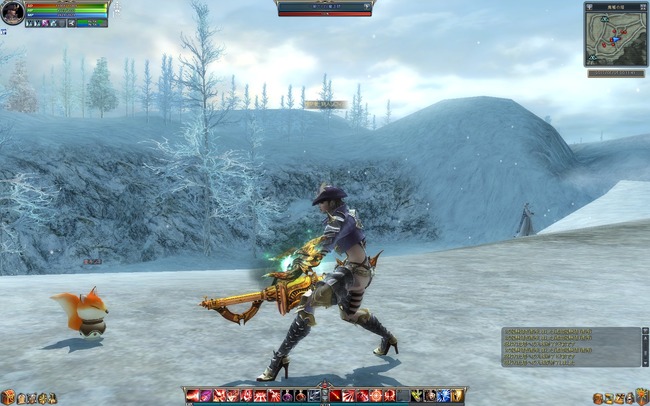Click the button at minimap's top-right corner
This screenshot has height=406, width=650.
[x=643, y=5]
